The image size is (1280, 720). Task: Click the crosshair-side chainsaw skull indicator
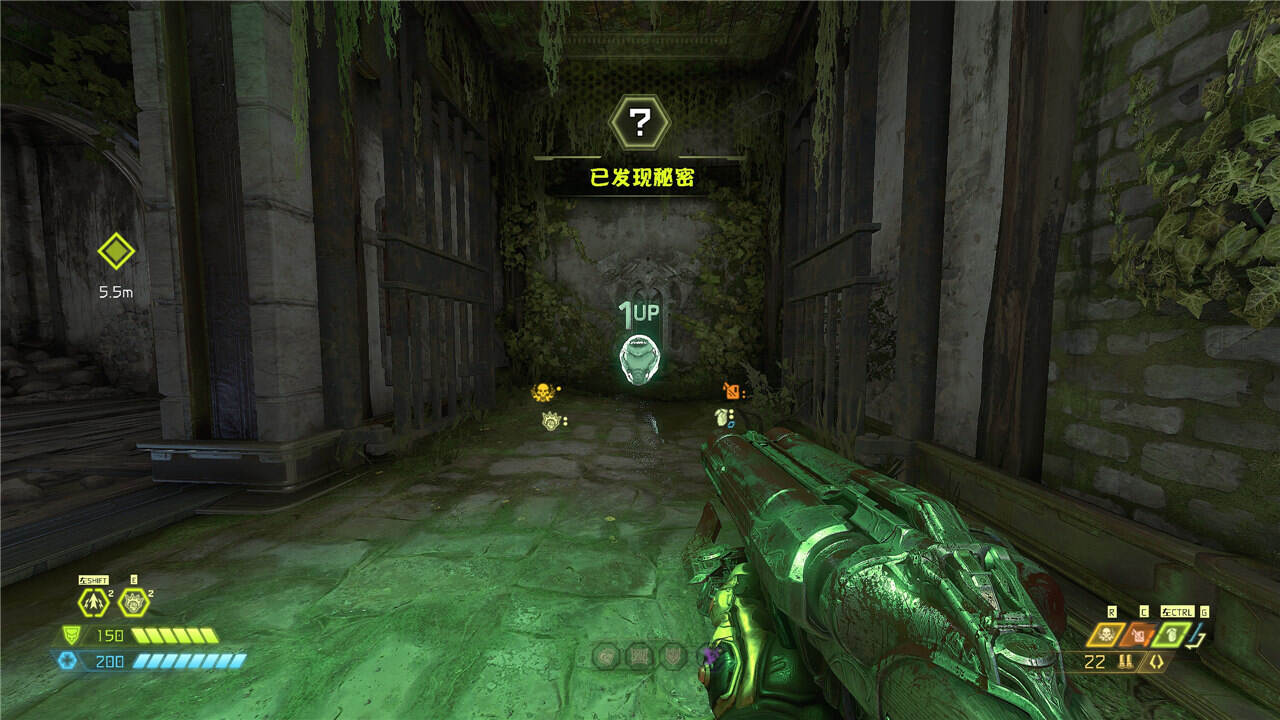click(x=543, y=392)
